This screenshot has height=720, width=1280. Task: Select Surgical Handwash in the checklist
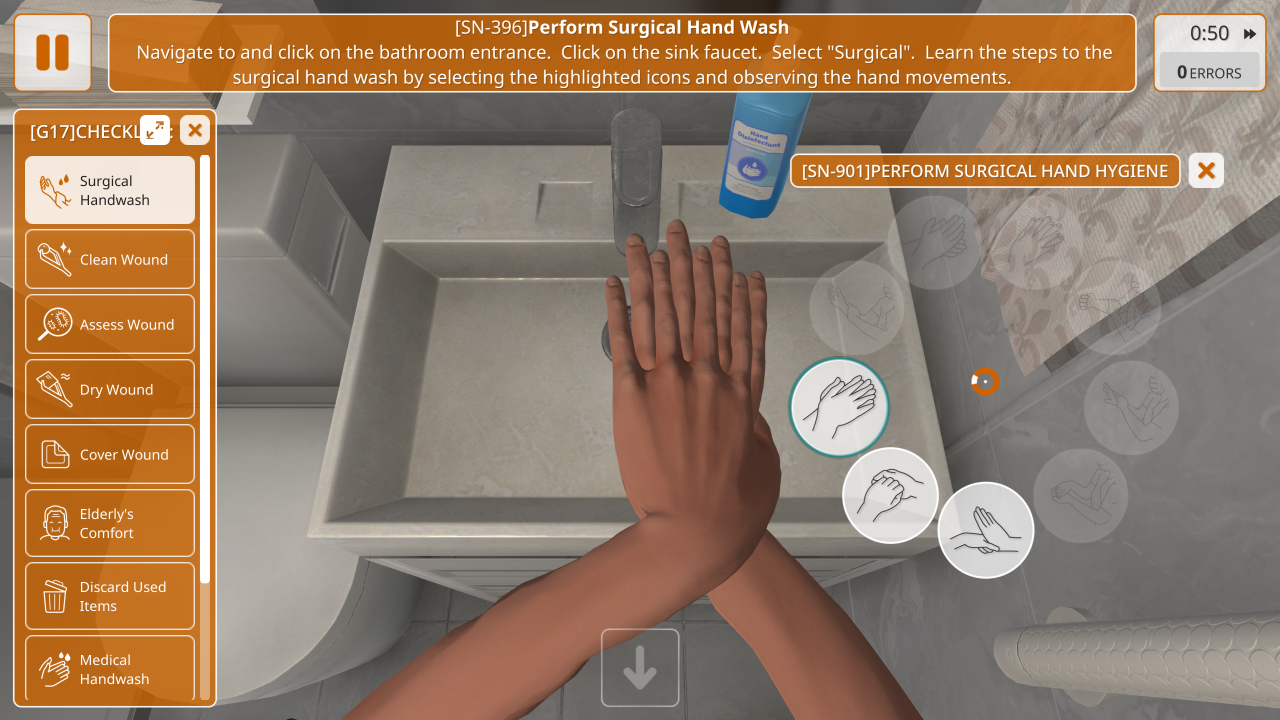tap(110, 190)
